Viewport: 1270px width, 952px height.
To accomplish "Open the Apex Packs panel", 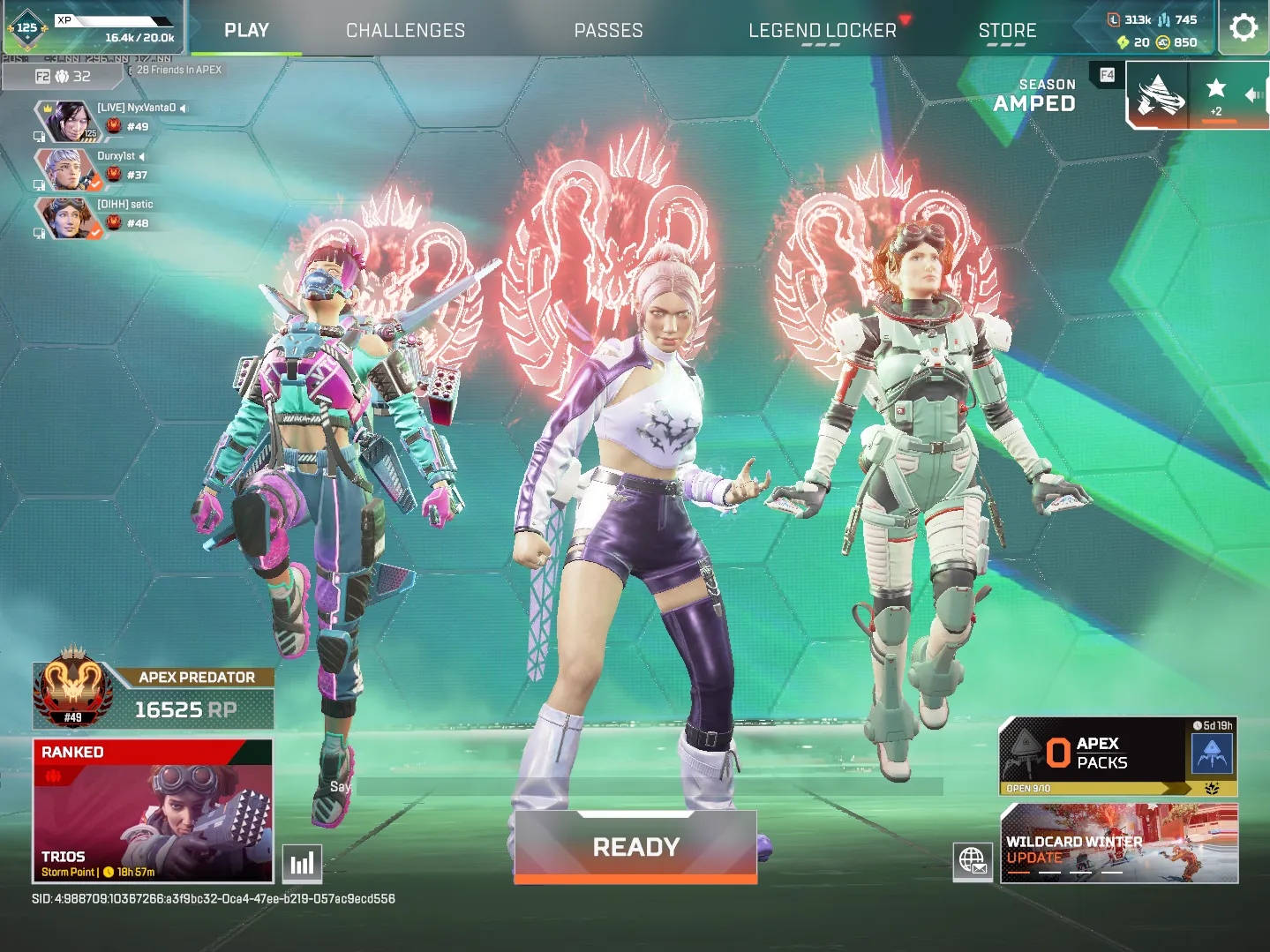I will [x=1117, y=756].
